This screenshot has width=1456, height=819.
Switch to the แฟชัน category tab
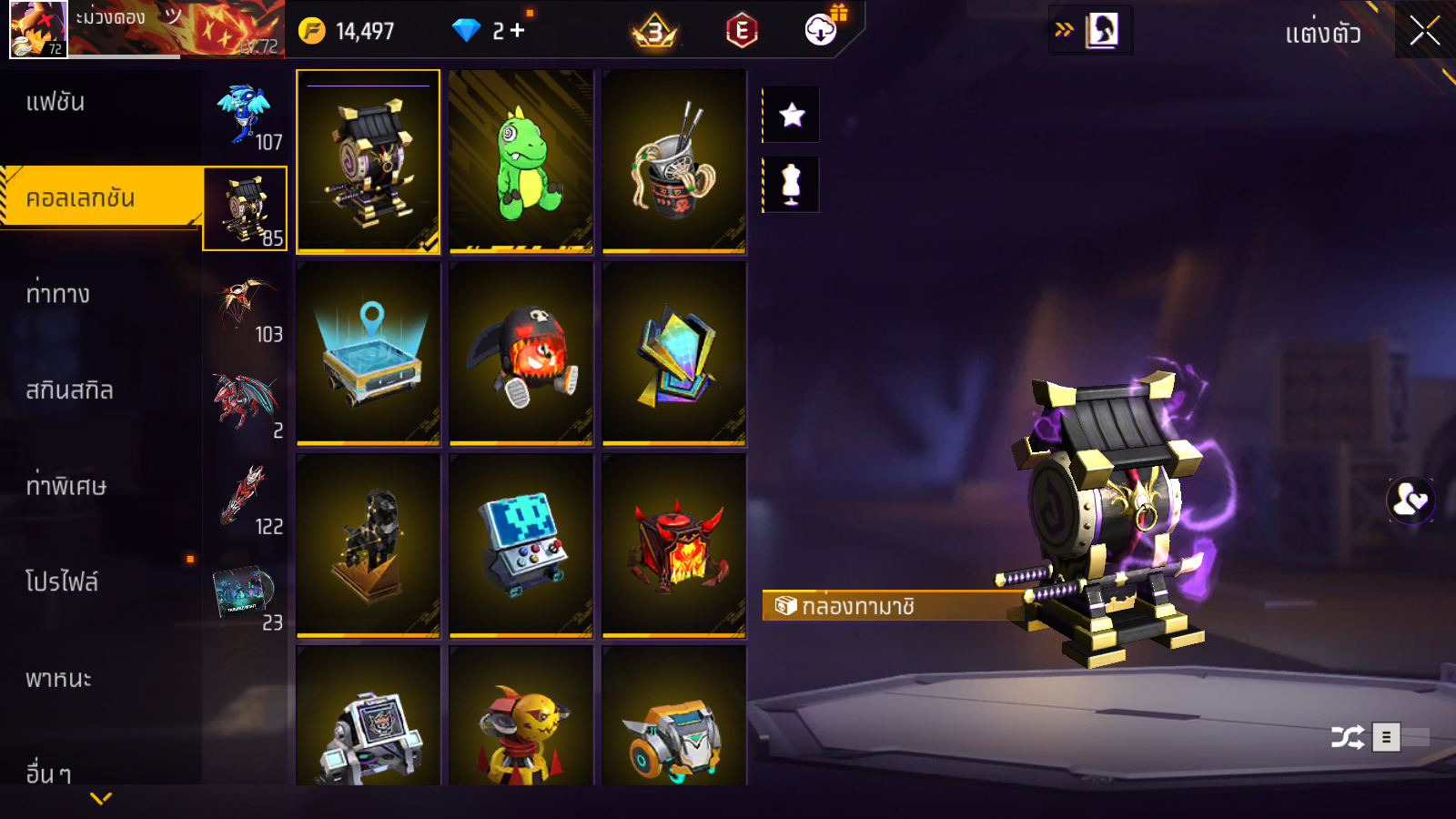point(100,103)
